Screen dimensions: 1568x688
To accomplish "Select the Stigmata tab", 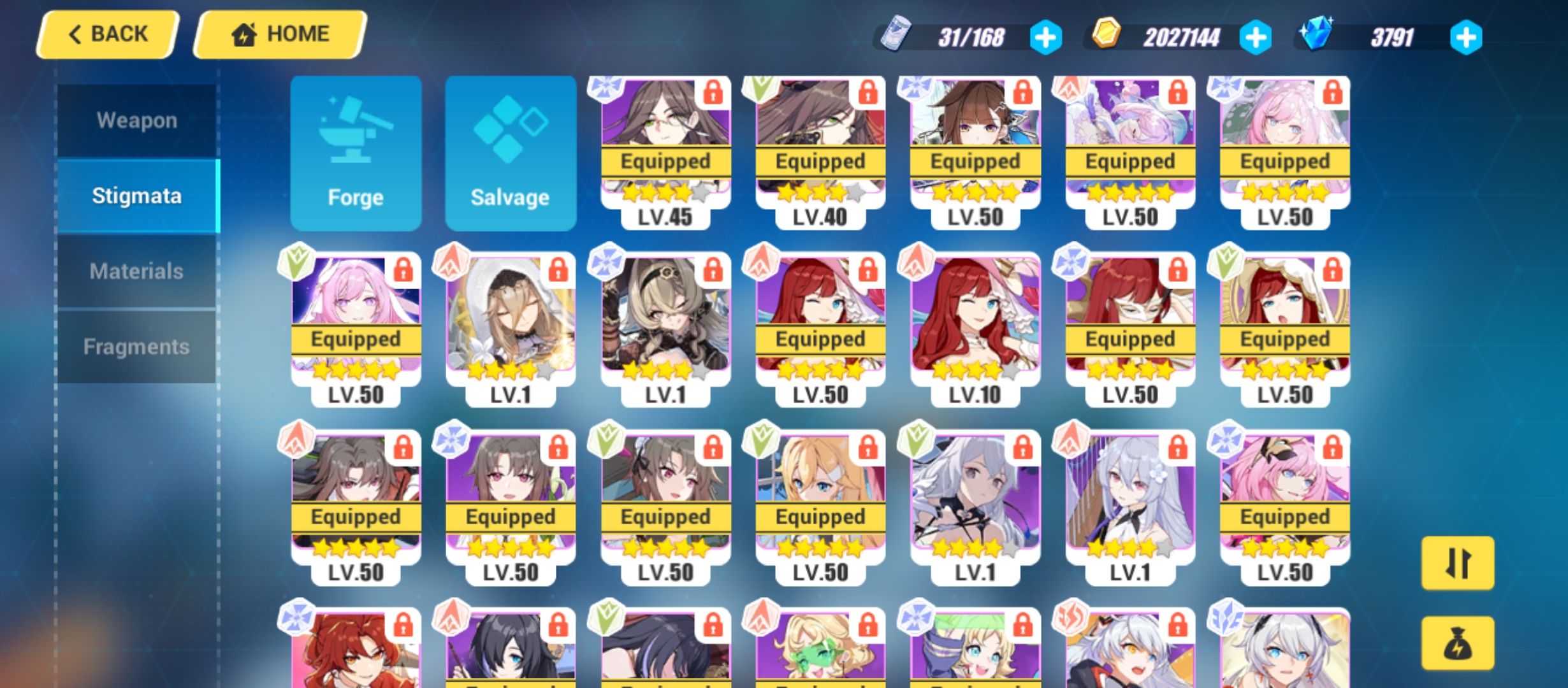I will click(x=136, y=196).
